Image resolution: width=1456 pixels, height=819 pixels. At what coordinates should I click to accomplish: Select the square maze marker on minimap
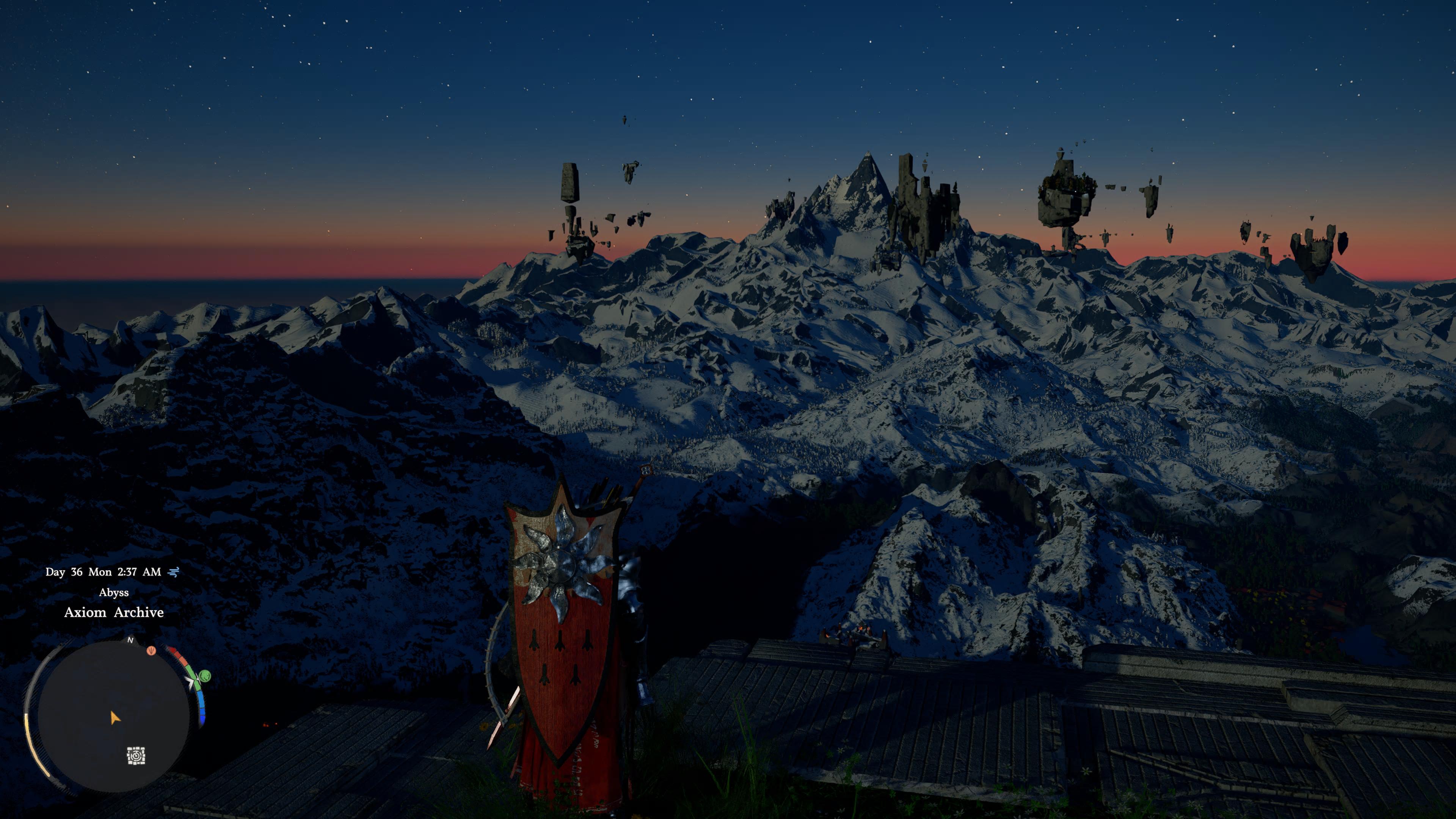pos(136,756)
